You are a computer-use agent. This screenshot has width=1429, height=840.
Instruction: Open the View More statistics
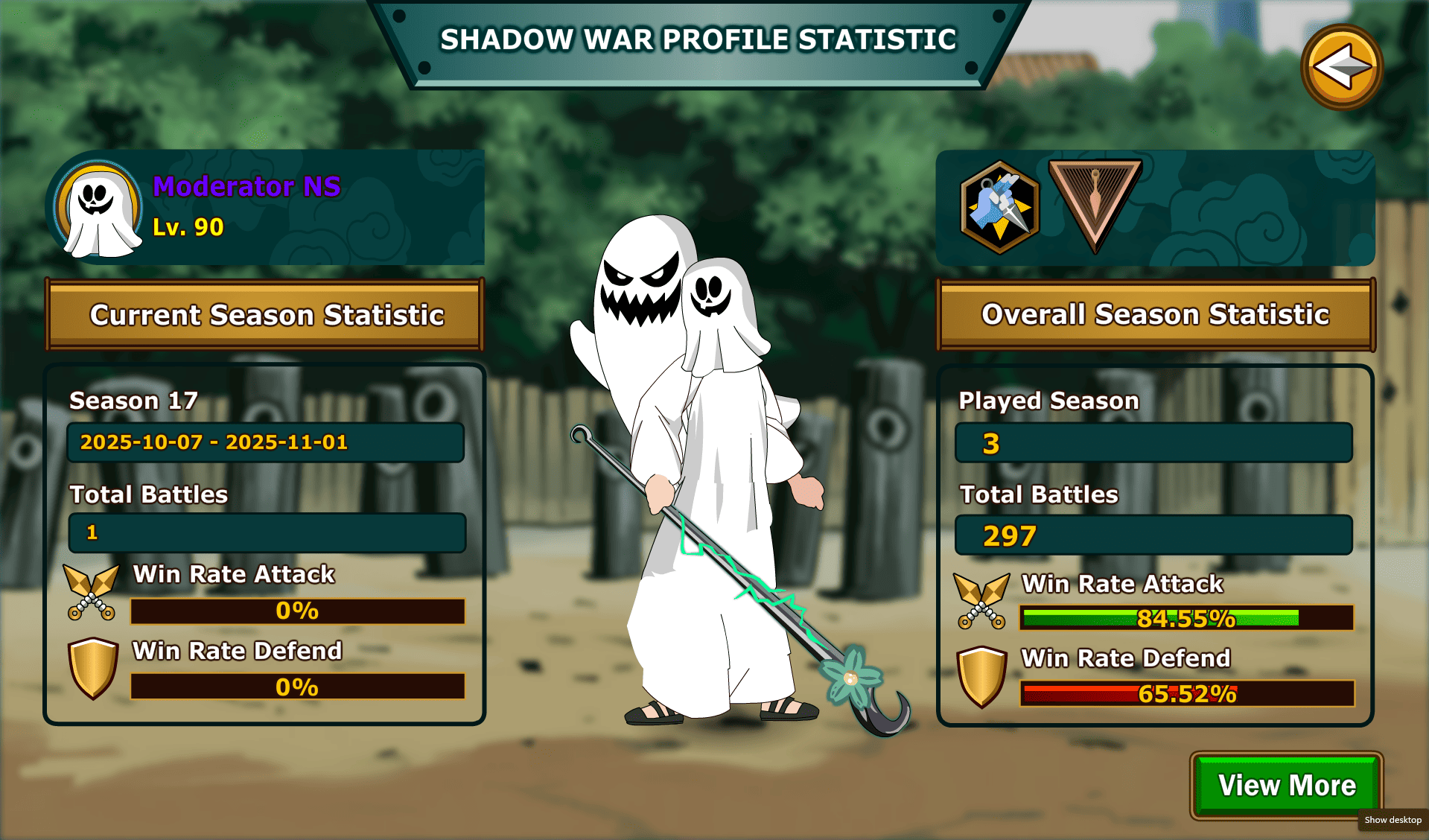pyautogui.click(x=1287, y=786)
